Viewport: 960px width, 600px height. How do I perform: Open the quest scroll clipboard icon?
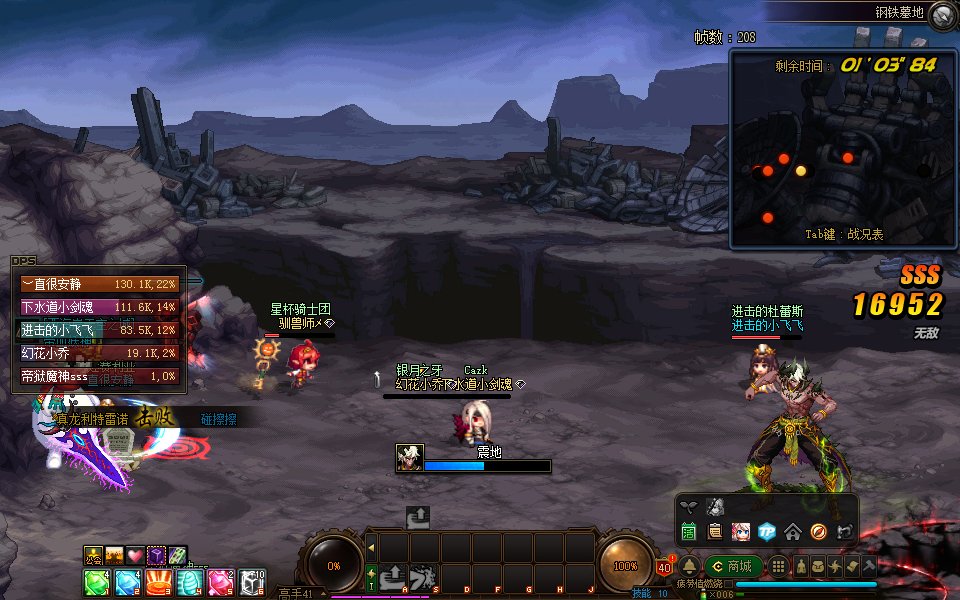pos(715,531)
